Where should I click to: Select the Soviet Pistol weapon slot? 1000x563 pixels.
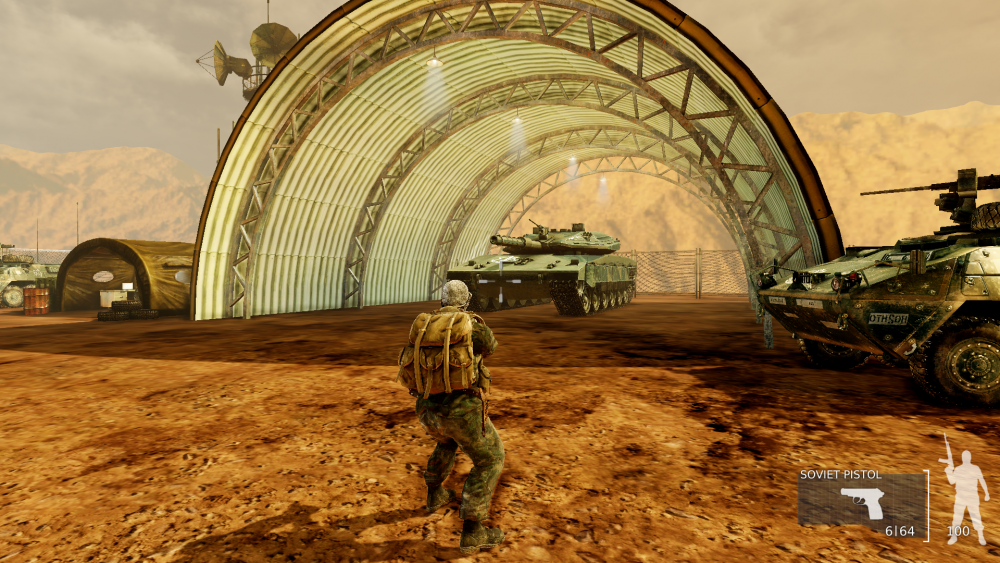click(861, 501)
